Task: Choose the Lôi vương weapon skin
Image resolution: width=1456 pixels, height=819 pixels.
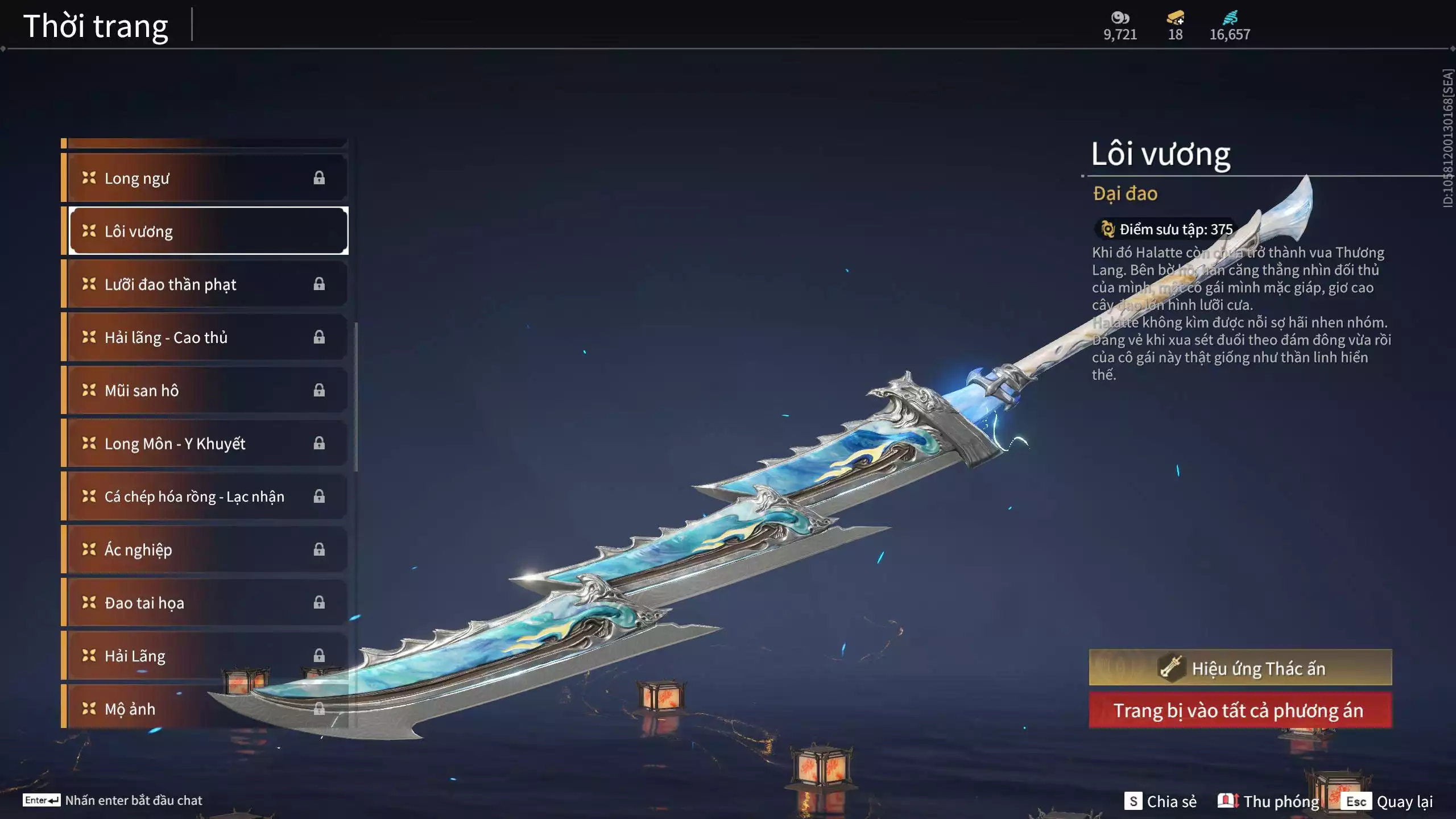Action: [x=208, y=231]
